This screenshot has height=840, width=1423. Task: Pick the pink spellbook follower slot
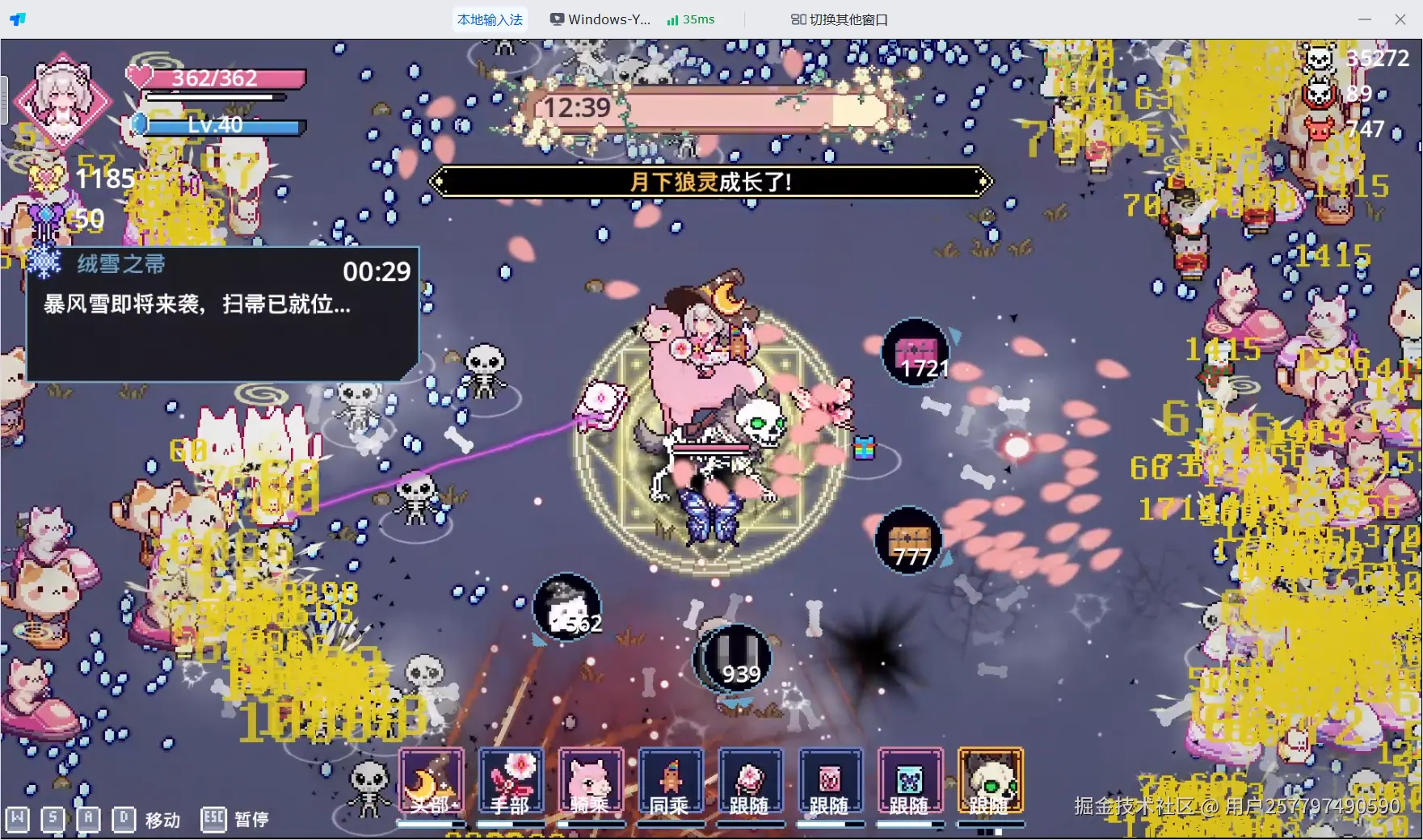[750, 781]
